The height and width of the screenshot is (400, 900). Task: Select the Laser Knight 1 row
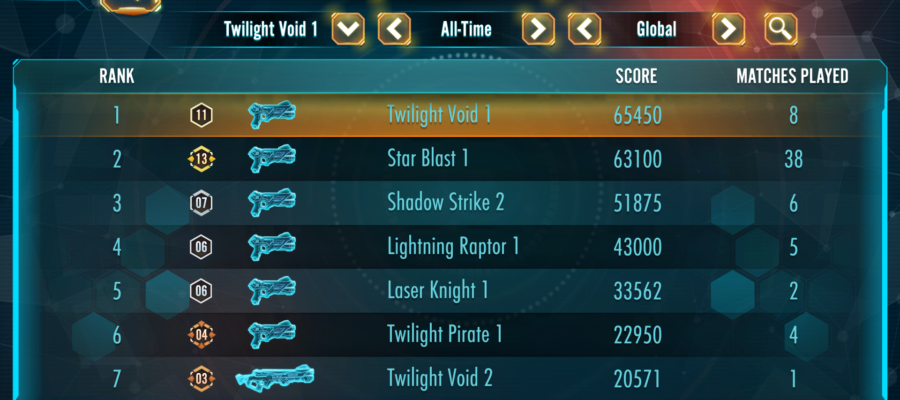pos(450,290)
